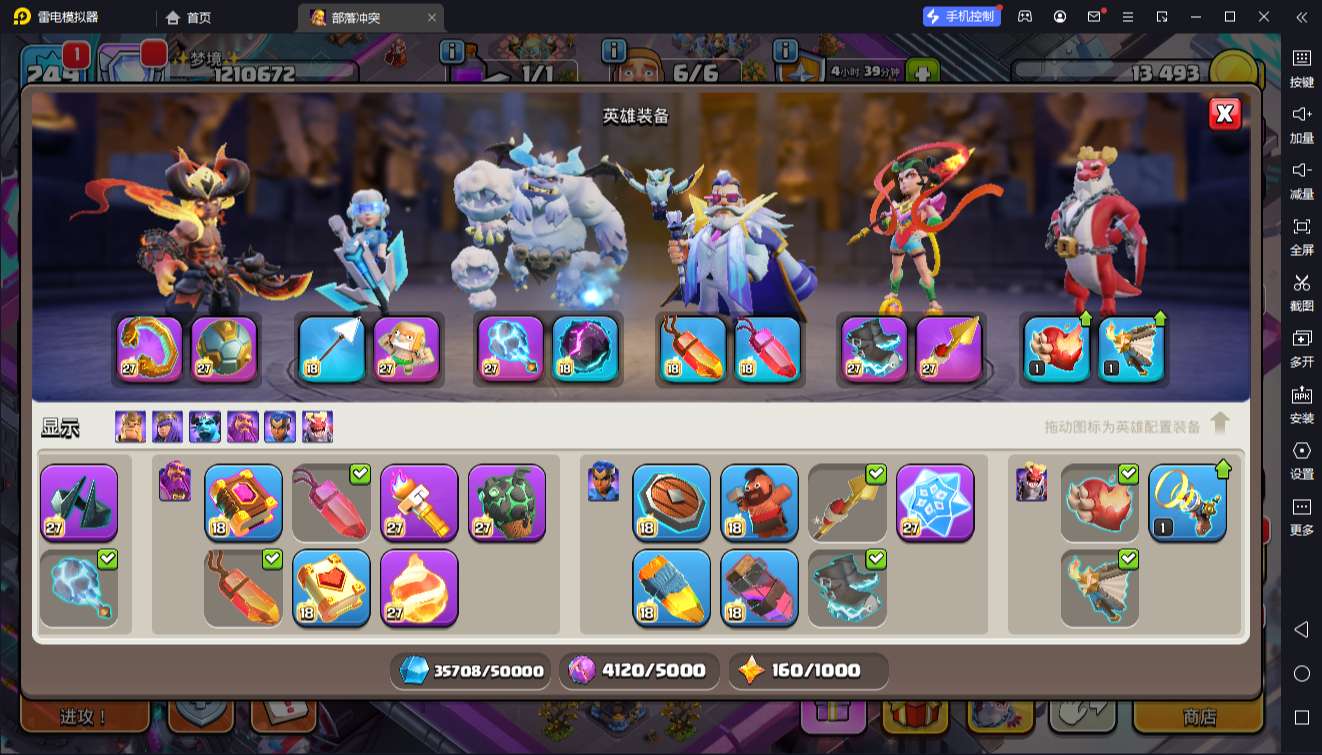Select the golden rings upgradeable equipment

pos(1187,502)
